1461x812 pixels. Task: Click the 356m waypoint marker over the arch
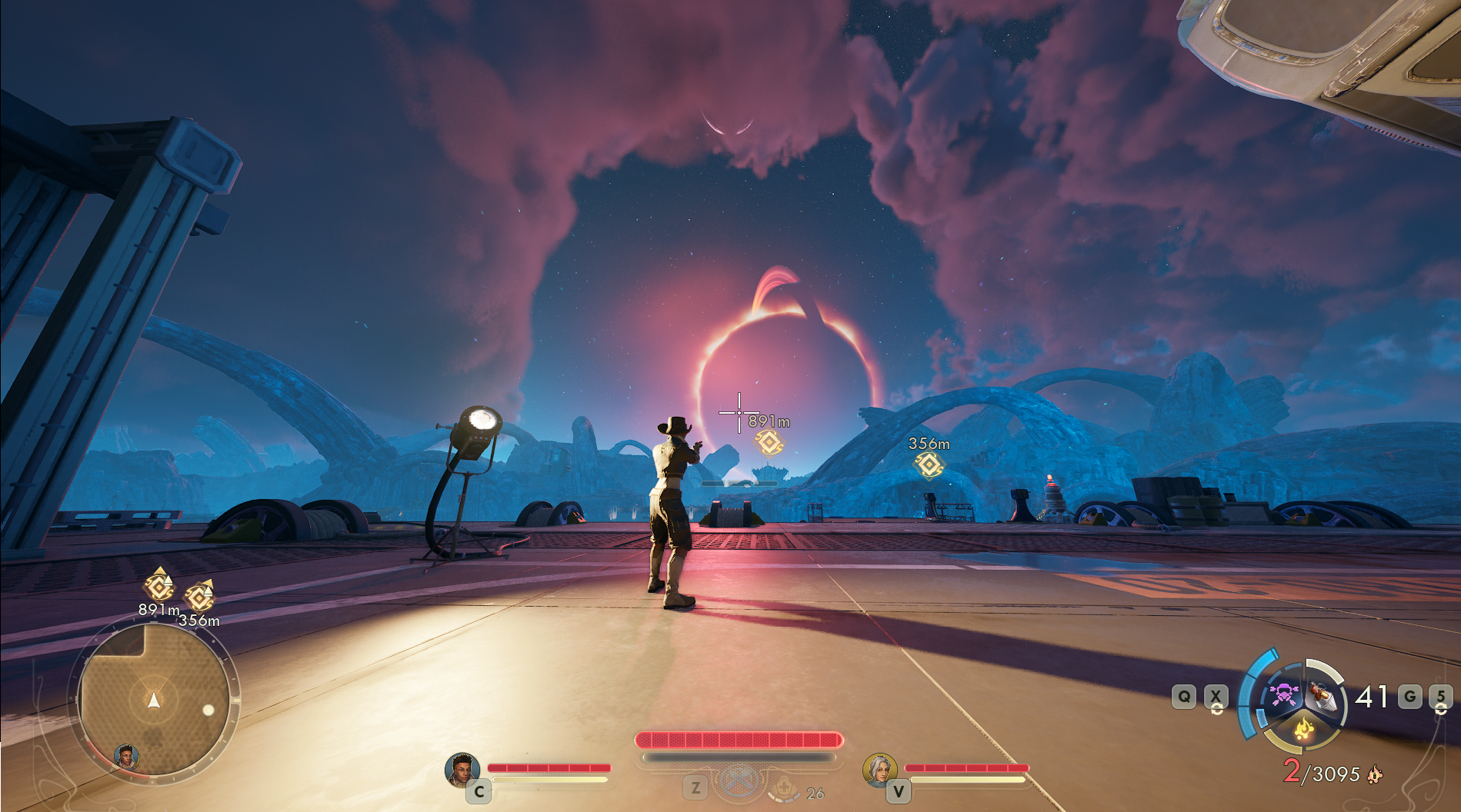click(x=929, y=464)
